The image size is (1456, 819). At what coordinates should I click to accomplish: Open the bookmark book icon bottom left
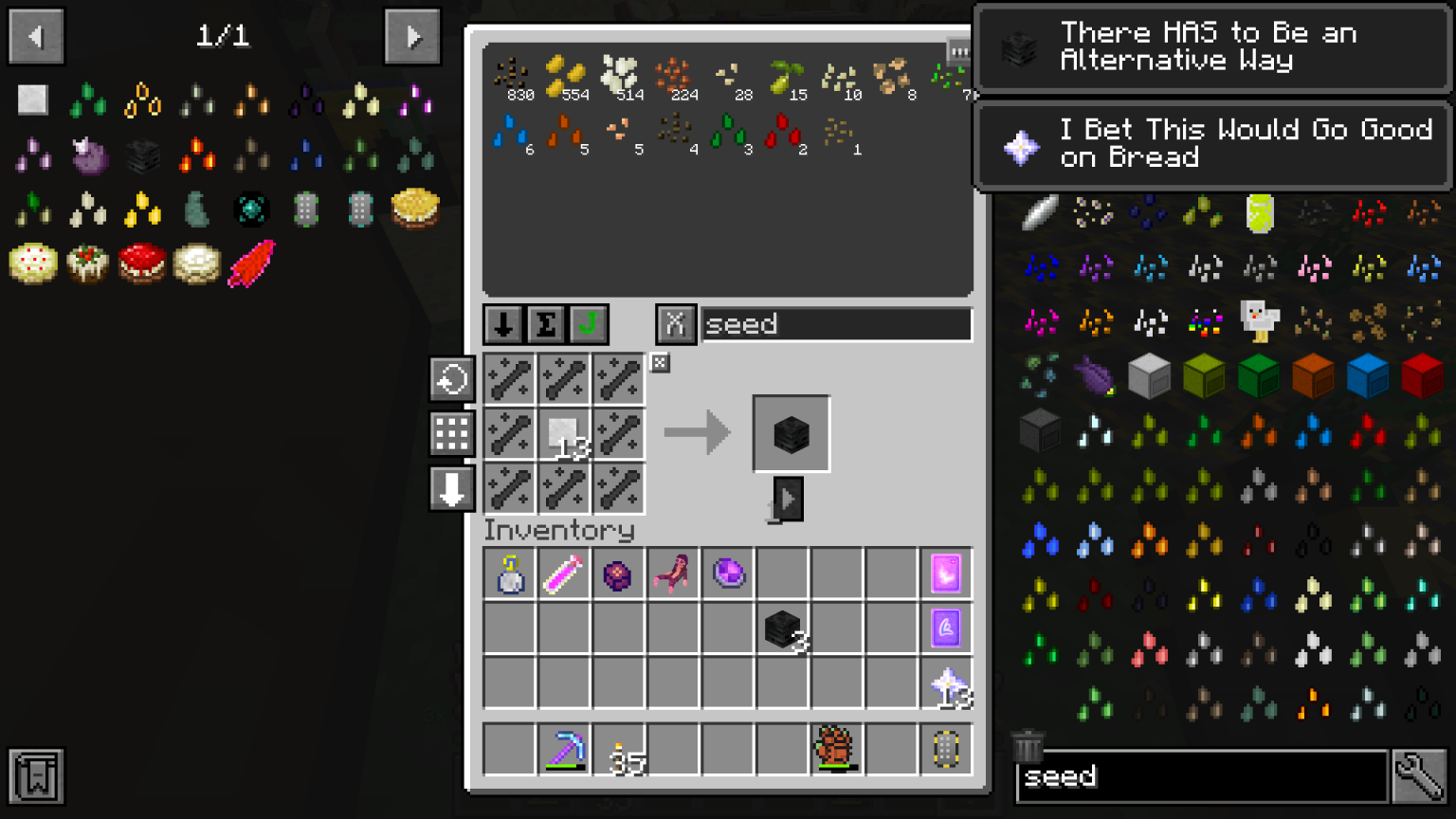[x=37, y=775]
